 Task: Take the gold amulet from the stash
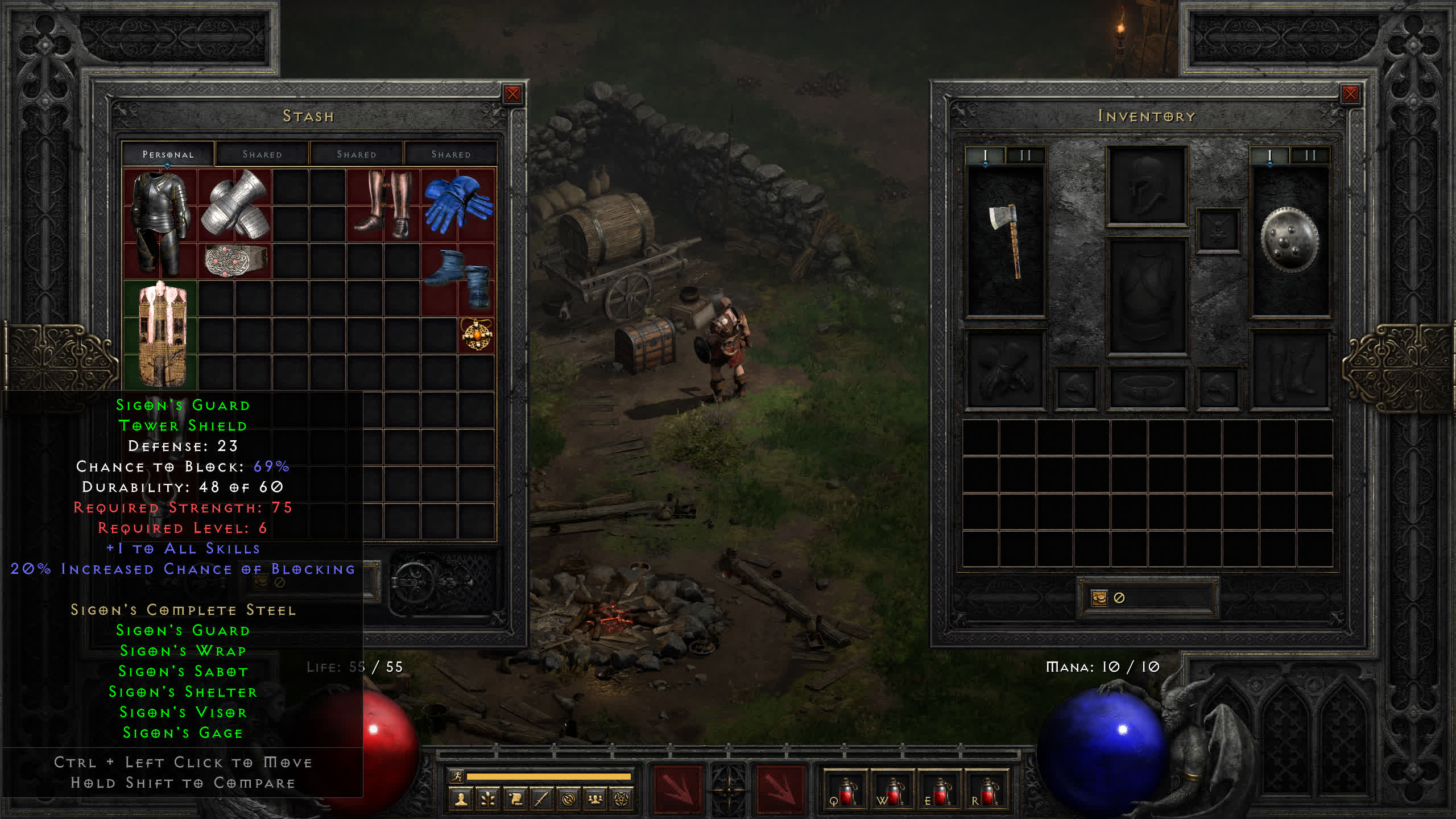[x=477, y=335]
